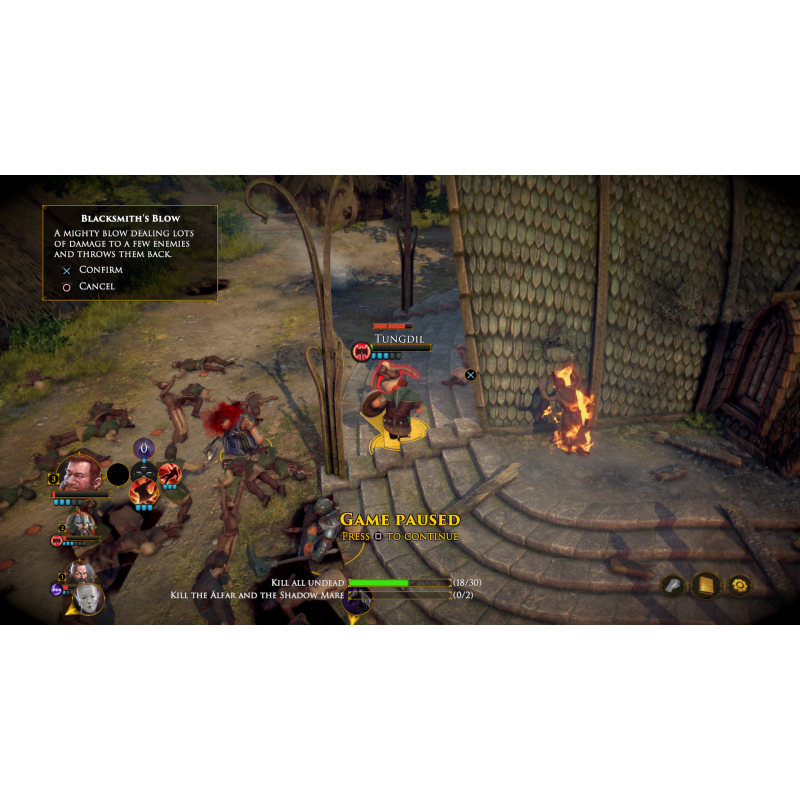Select the red hammer-strike ability at the wheel's bottom
The width and height of the screenshot is (800, 800).
[x=143, y=491]
